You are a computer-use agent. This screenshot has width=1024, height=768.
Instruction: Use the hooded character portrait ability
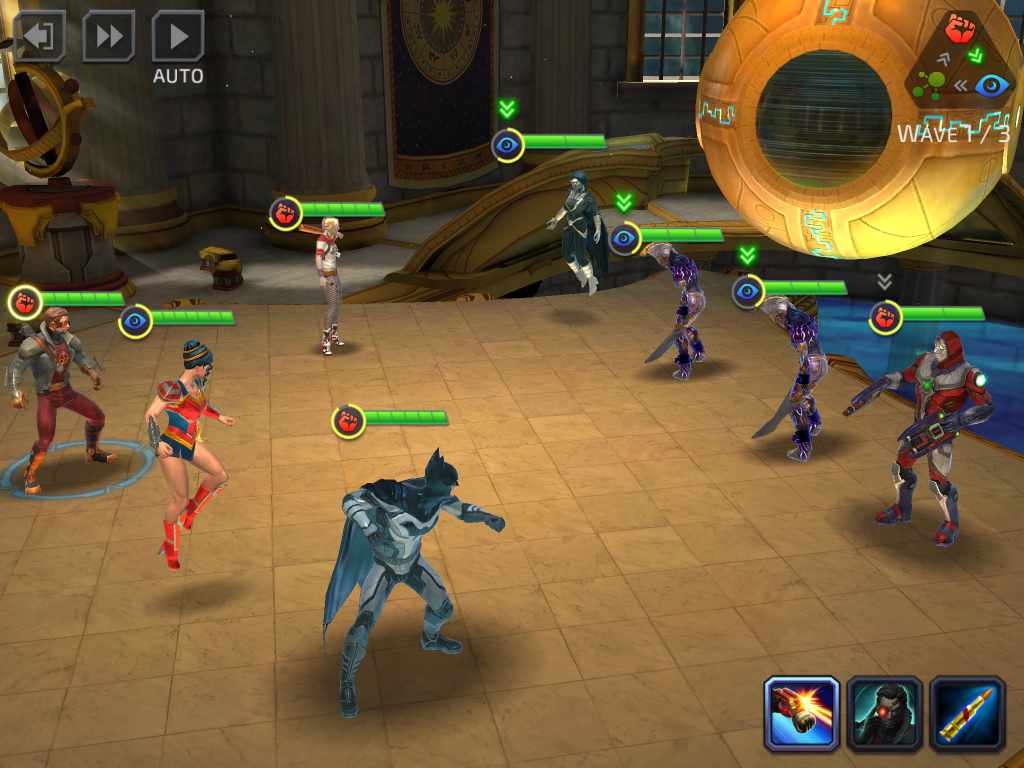884,714
